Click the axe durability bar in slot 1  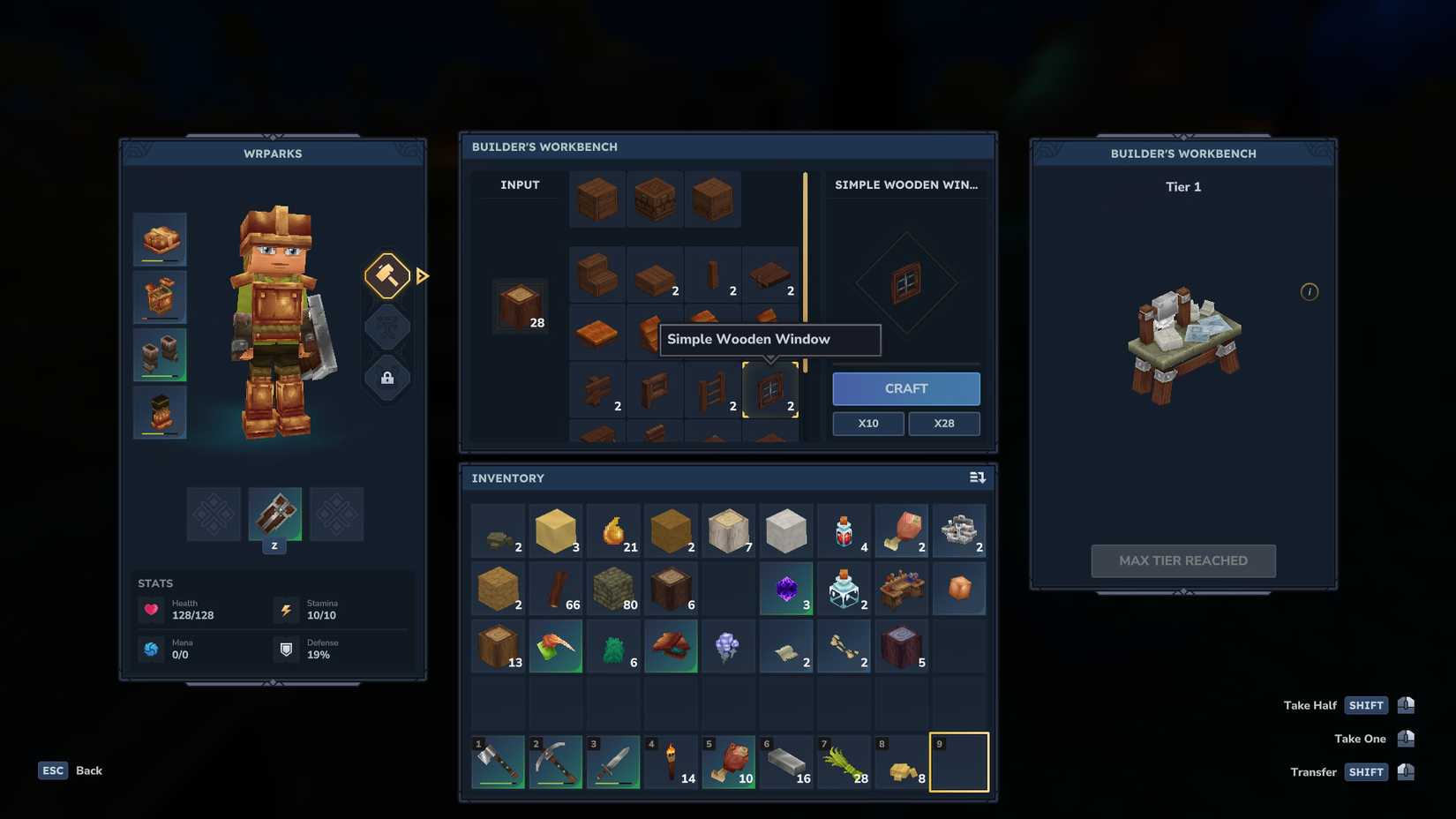[x=498, y=784]
